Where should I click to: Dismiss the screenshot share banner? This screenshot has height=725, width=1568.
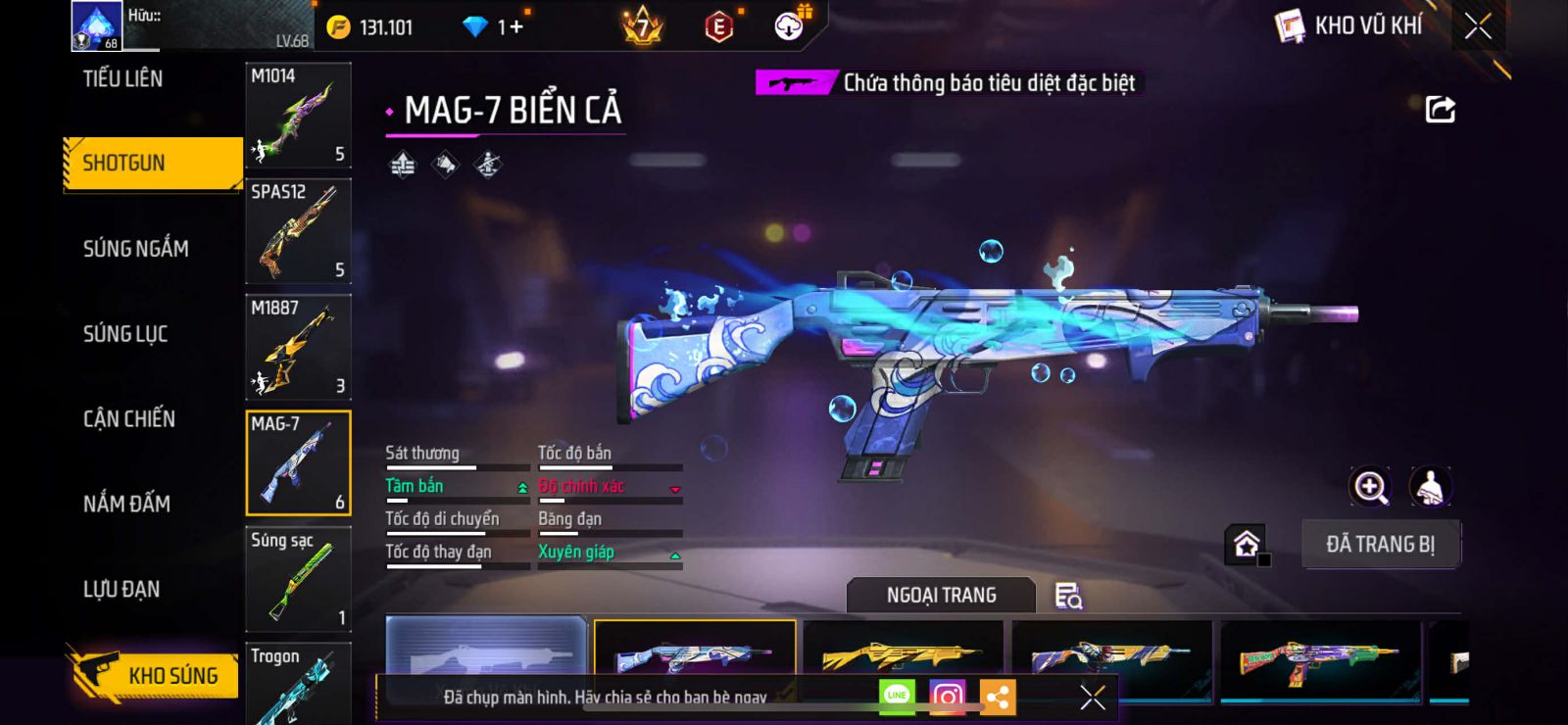pos(1092,697)
